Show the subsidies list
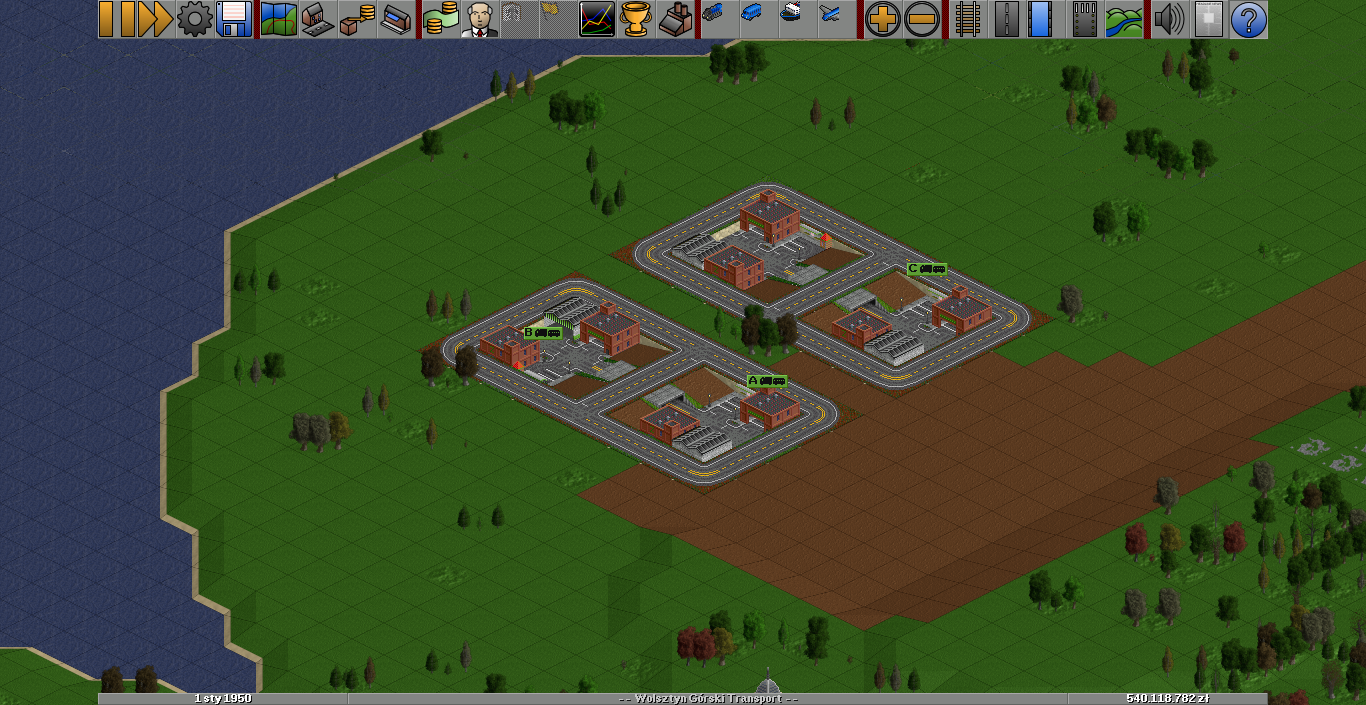1366x705 pixels. coord(357,19)
